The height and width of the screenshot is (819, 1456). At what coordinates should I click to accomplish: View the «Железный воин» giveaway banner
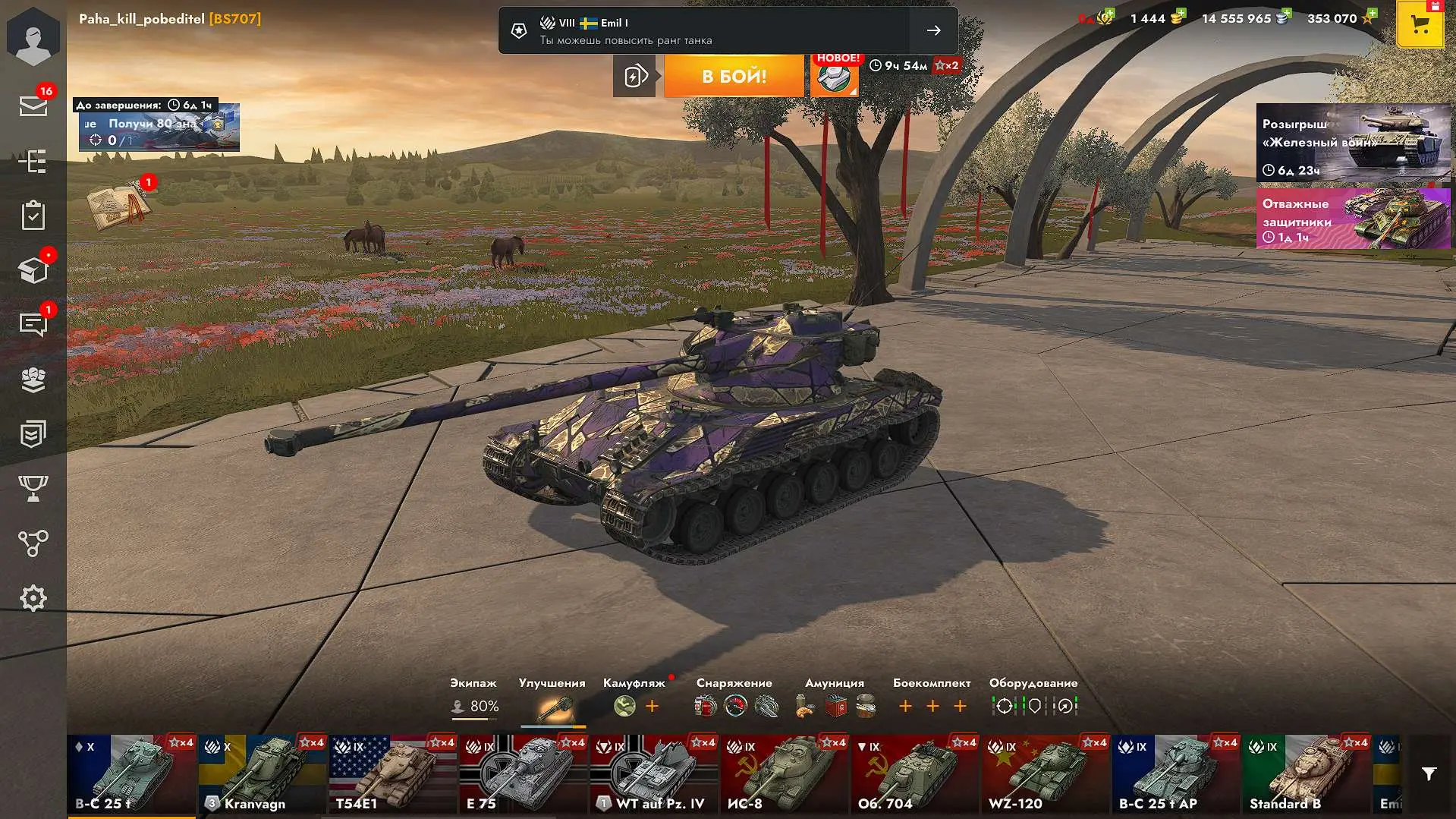(x=1353, y=143)
